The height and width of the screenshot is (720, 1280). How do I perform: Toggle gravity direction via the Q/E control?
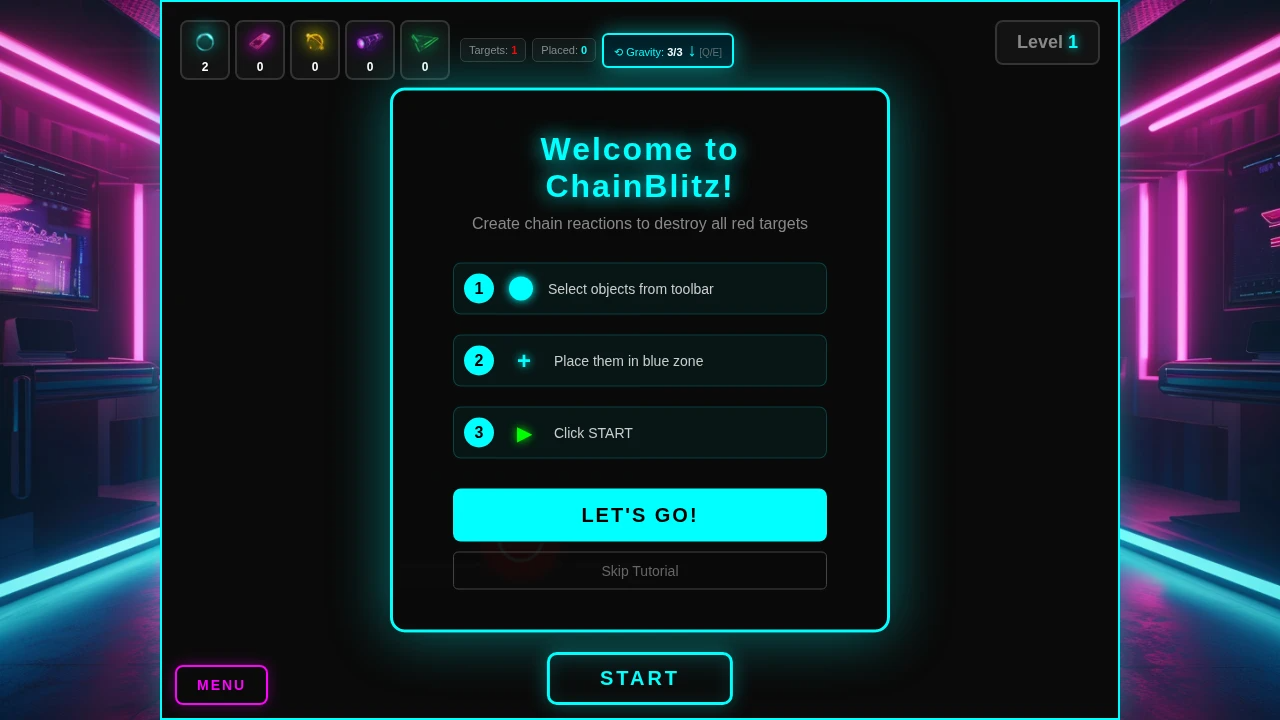(710, 52)
